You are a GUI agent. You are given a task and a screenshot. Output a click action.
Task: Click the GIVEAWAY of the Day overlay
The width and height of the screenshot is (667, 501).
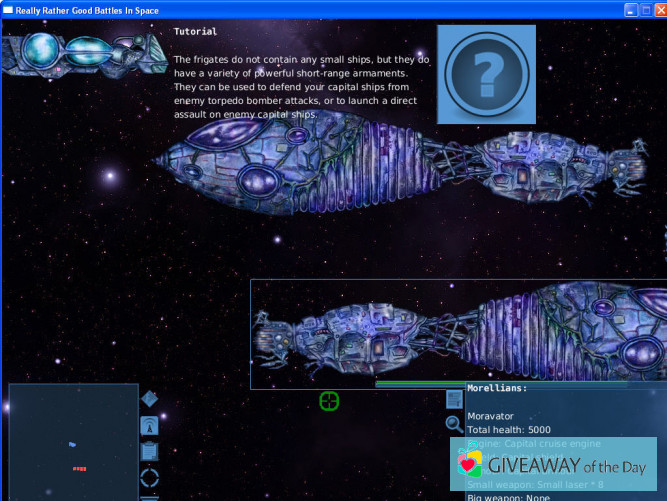pos(557,467)
